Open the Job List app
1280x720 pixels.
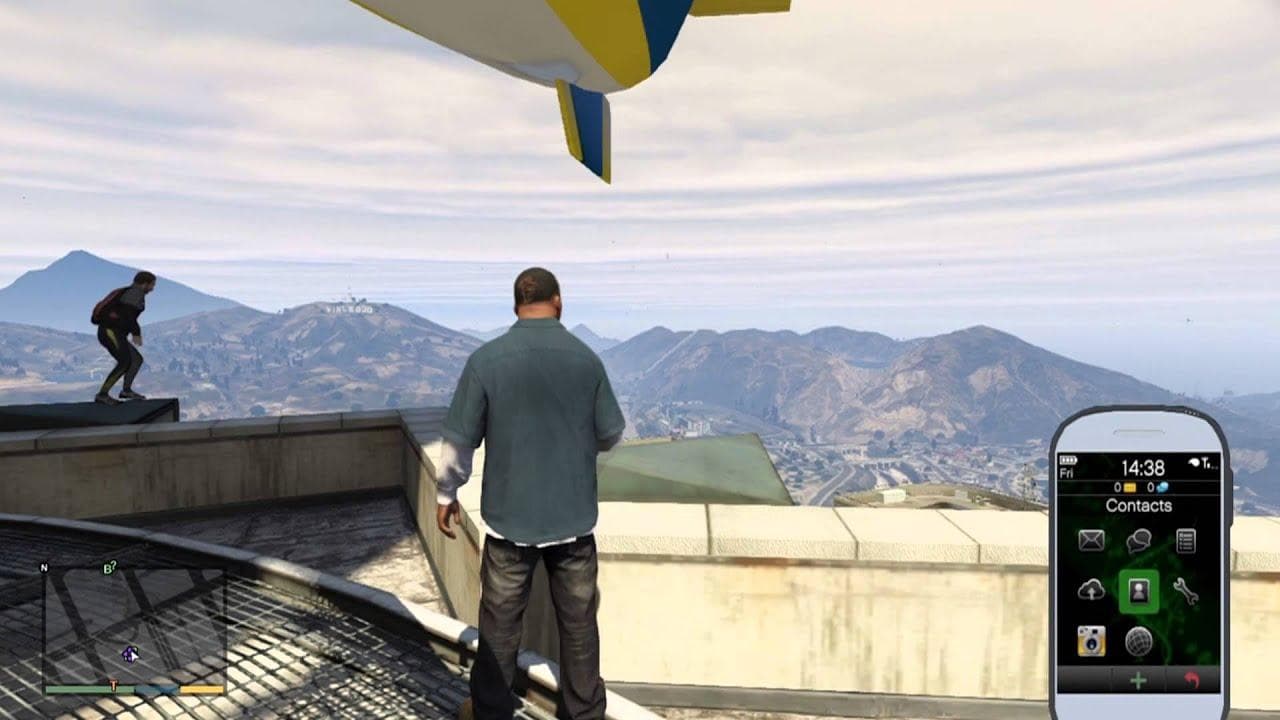tap(1186, 541)
